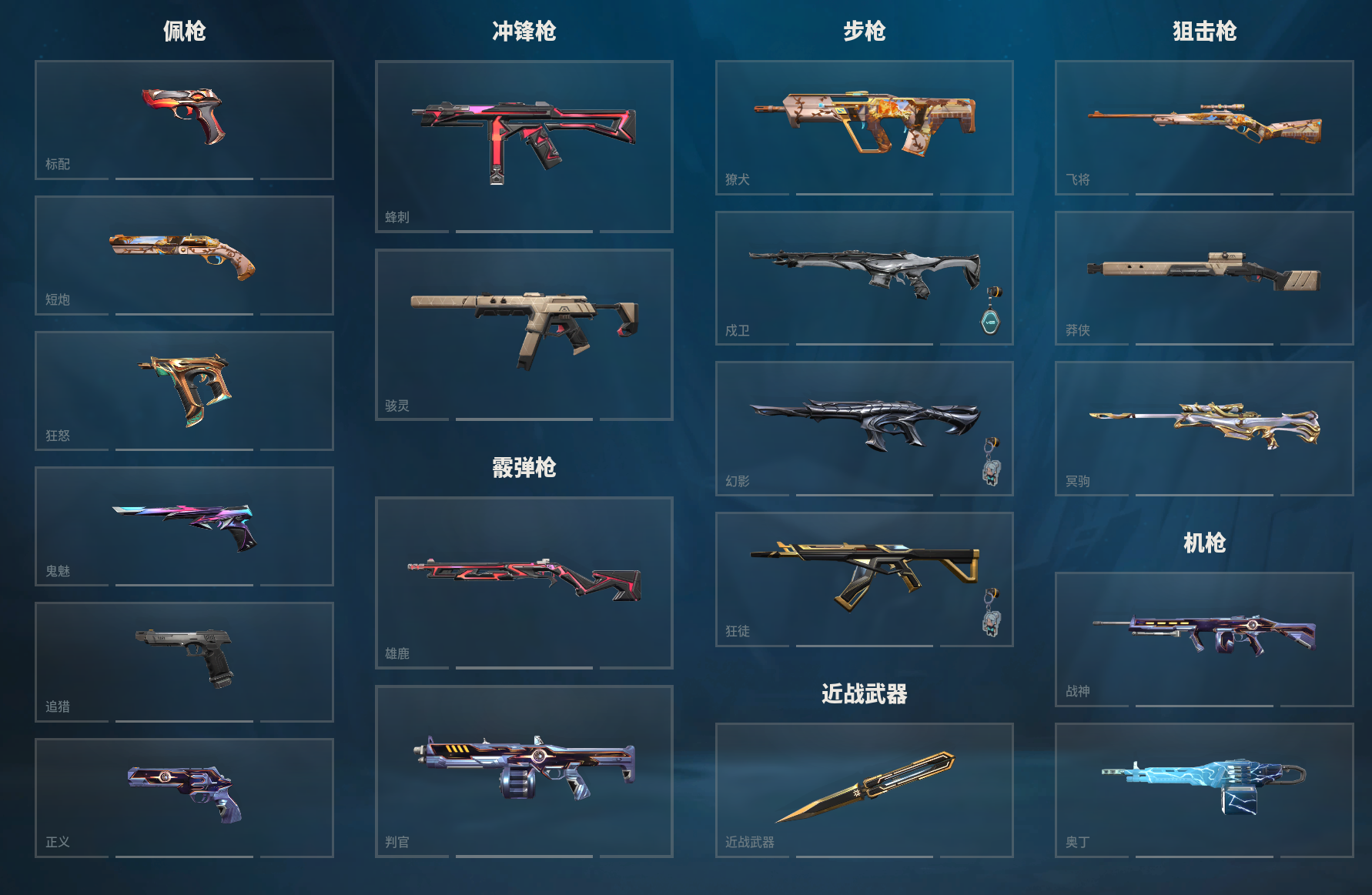
Task: Click the 獠犬 rifle tile
Action: (x=864, y=127)
